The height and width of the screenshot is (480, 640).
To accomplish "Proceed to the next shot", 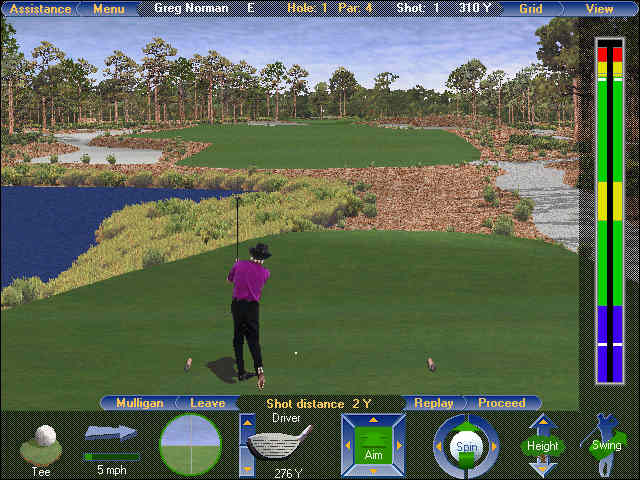I will pyautogui.click(x=501, y=403).
